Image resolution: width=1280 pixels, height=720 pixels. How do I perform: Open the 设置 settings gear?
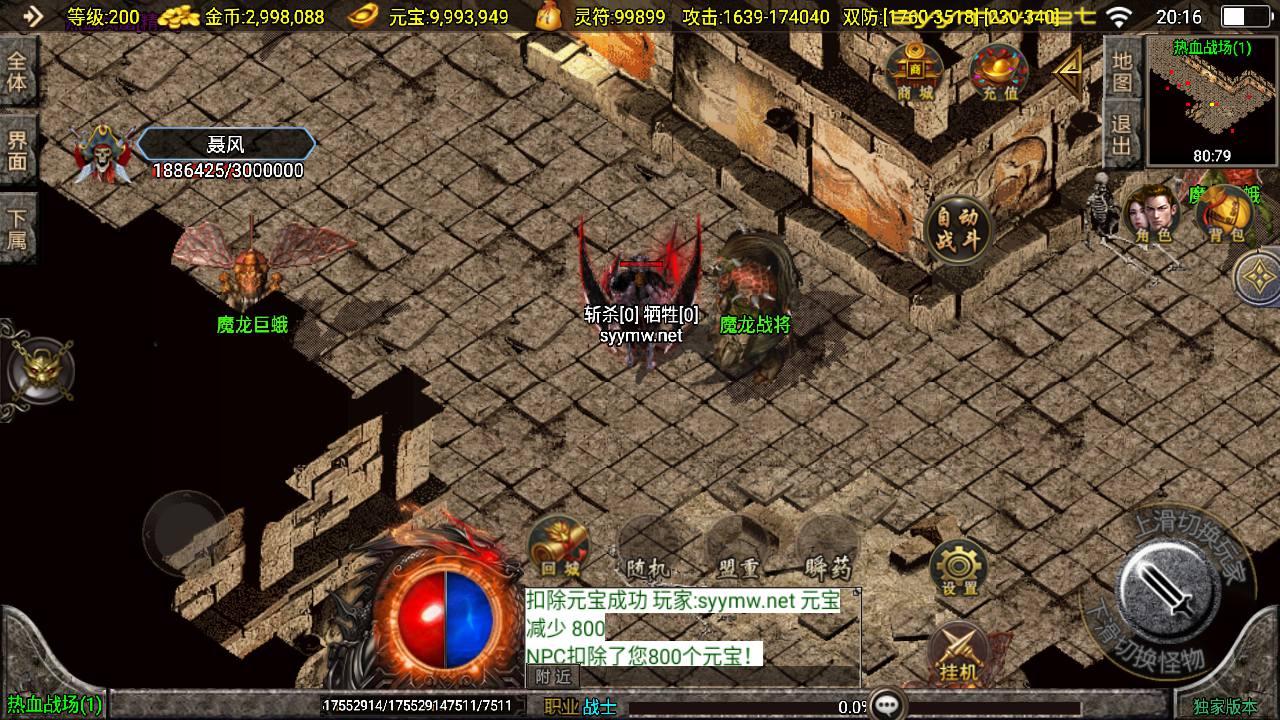click(959, 570)
